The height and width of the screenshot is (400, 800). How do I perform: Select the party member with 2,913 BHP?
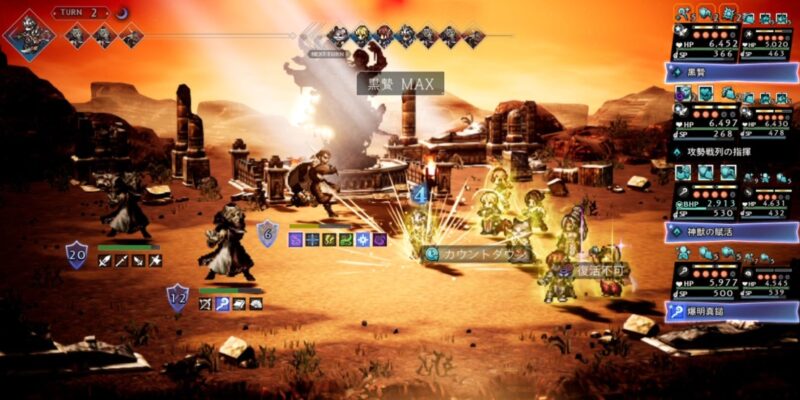tap(698, 202)
